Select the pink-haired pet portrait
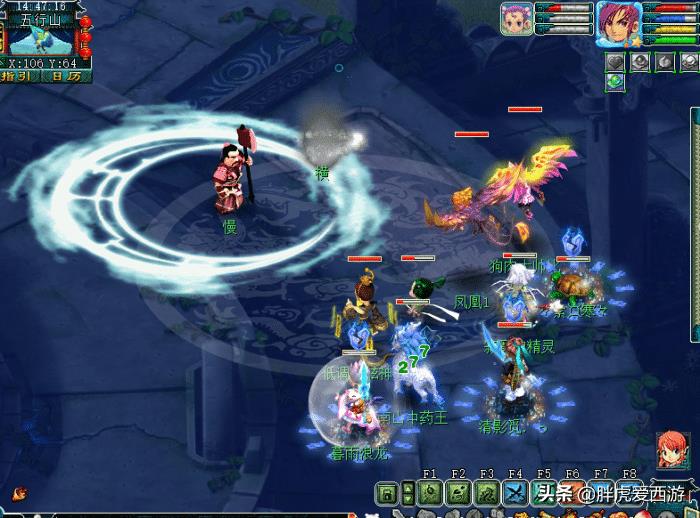The width and height of the screenshot is (700, 518). [516, 20]
